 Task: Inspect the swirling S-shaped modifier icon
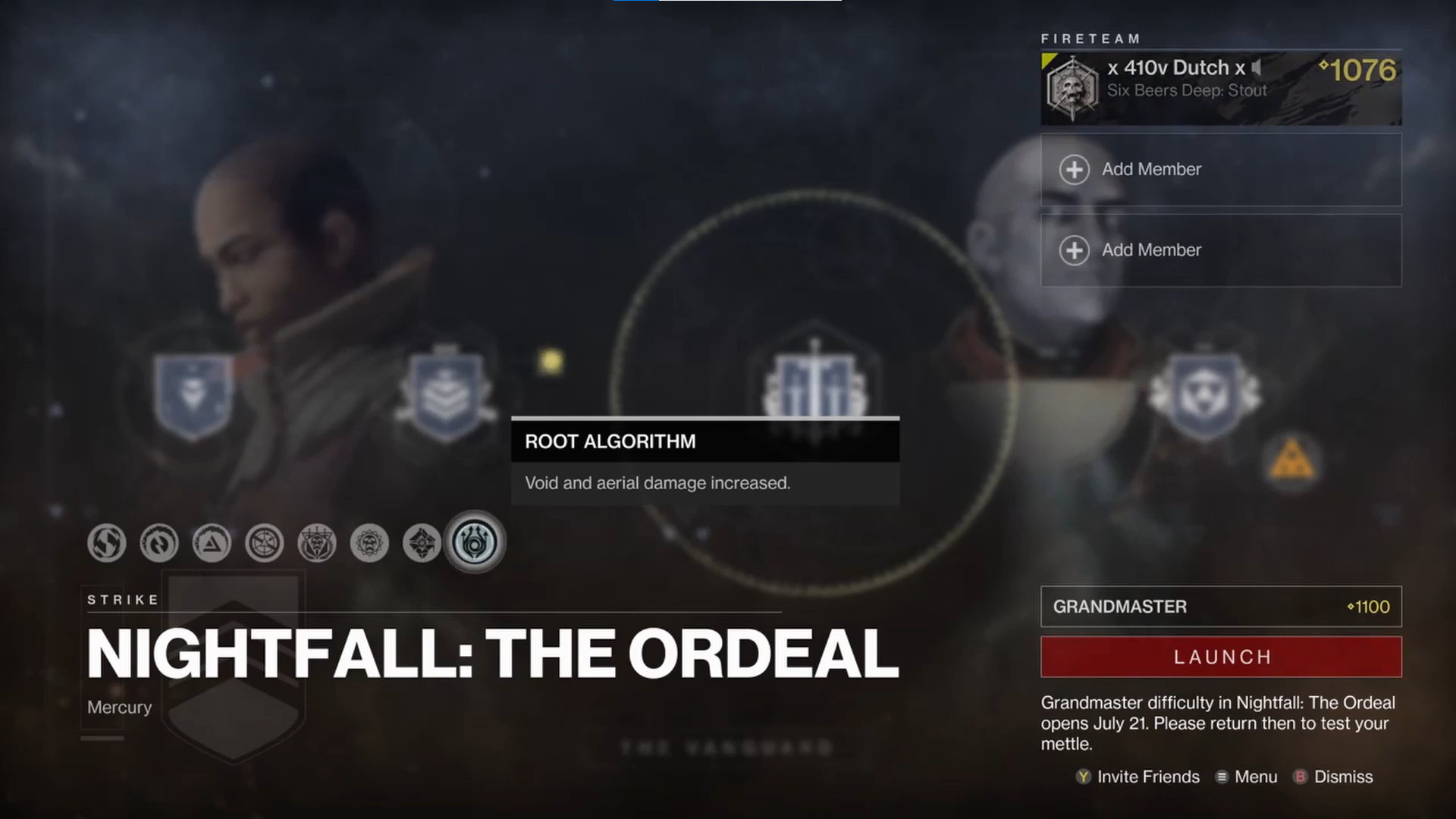[x=106, y=543]
